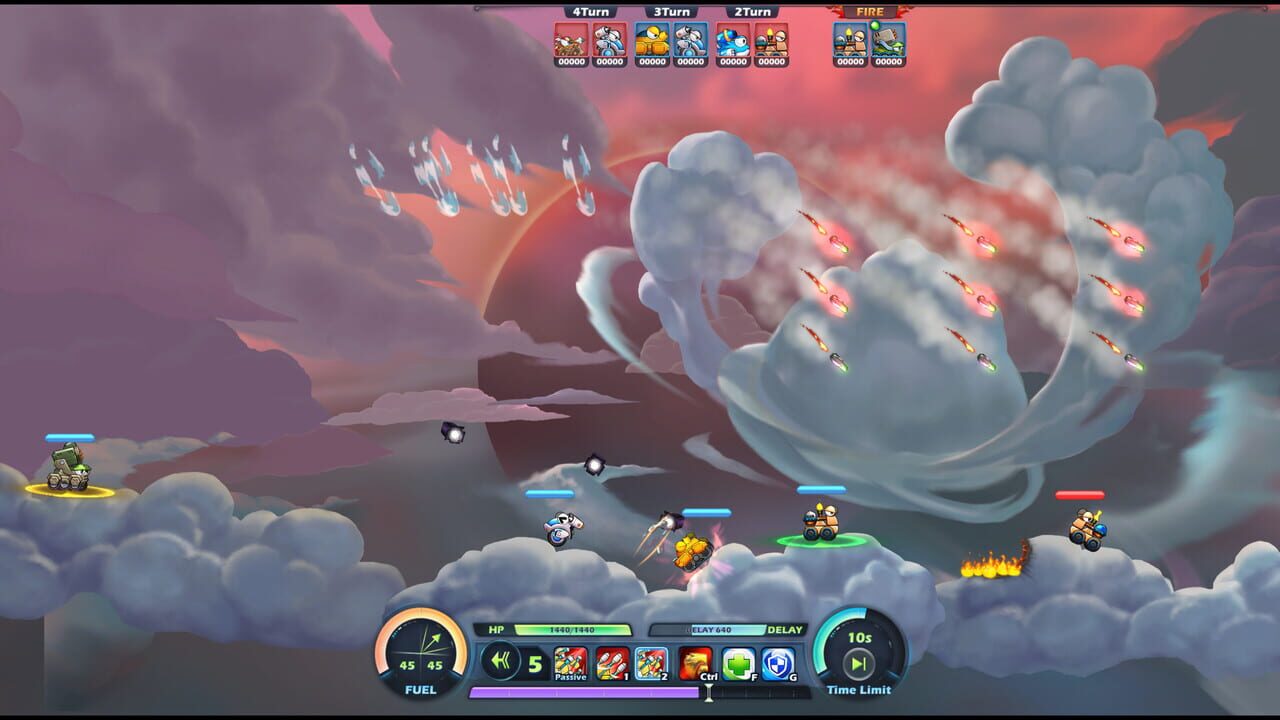1280x720 pixels.
Task: Click the skill counter showing 5
Action: 535,664
